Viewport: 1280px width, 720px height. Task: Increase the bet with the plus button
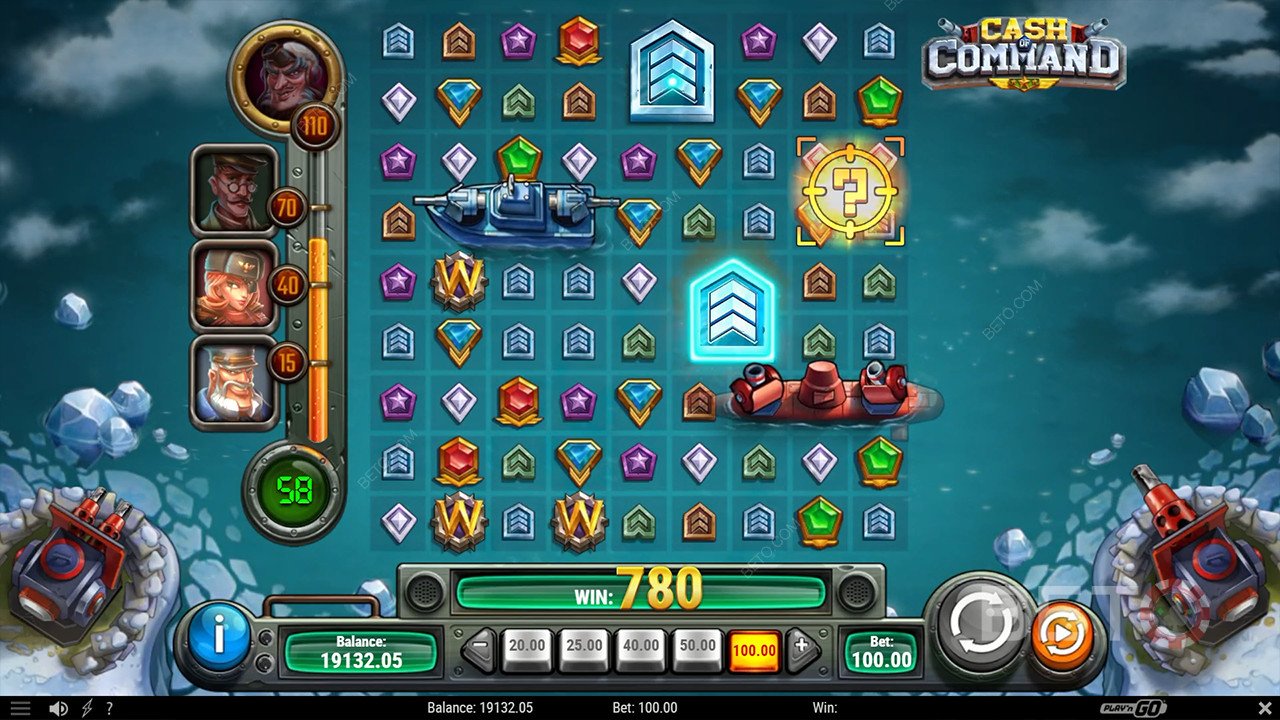click(801, 649)
